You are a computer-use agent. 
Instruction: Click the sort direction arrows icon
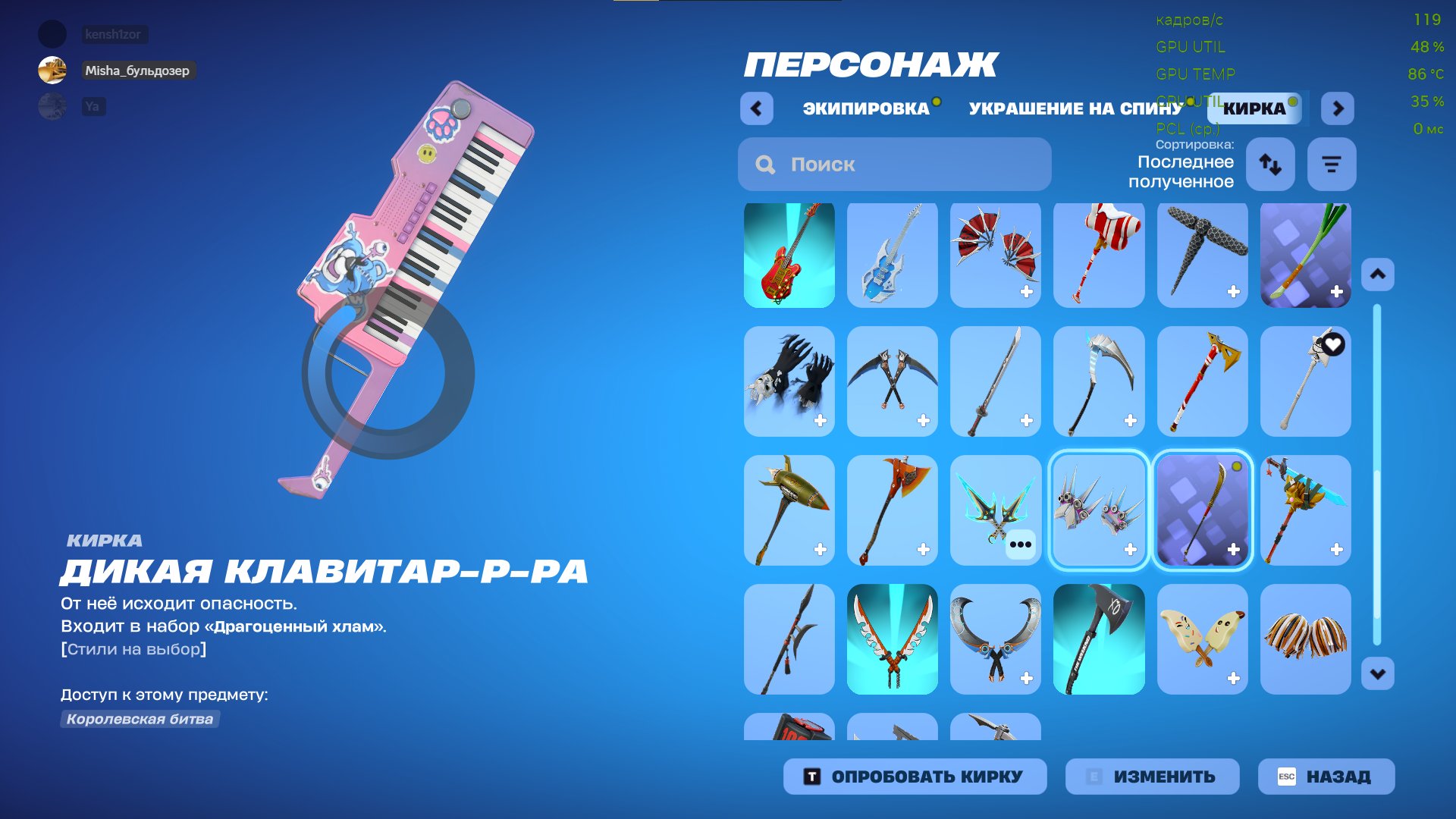click(x=1270, y=164)
